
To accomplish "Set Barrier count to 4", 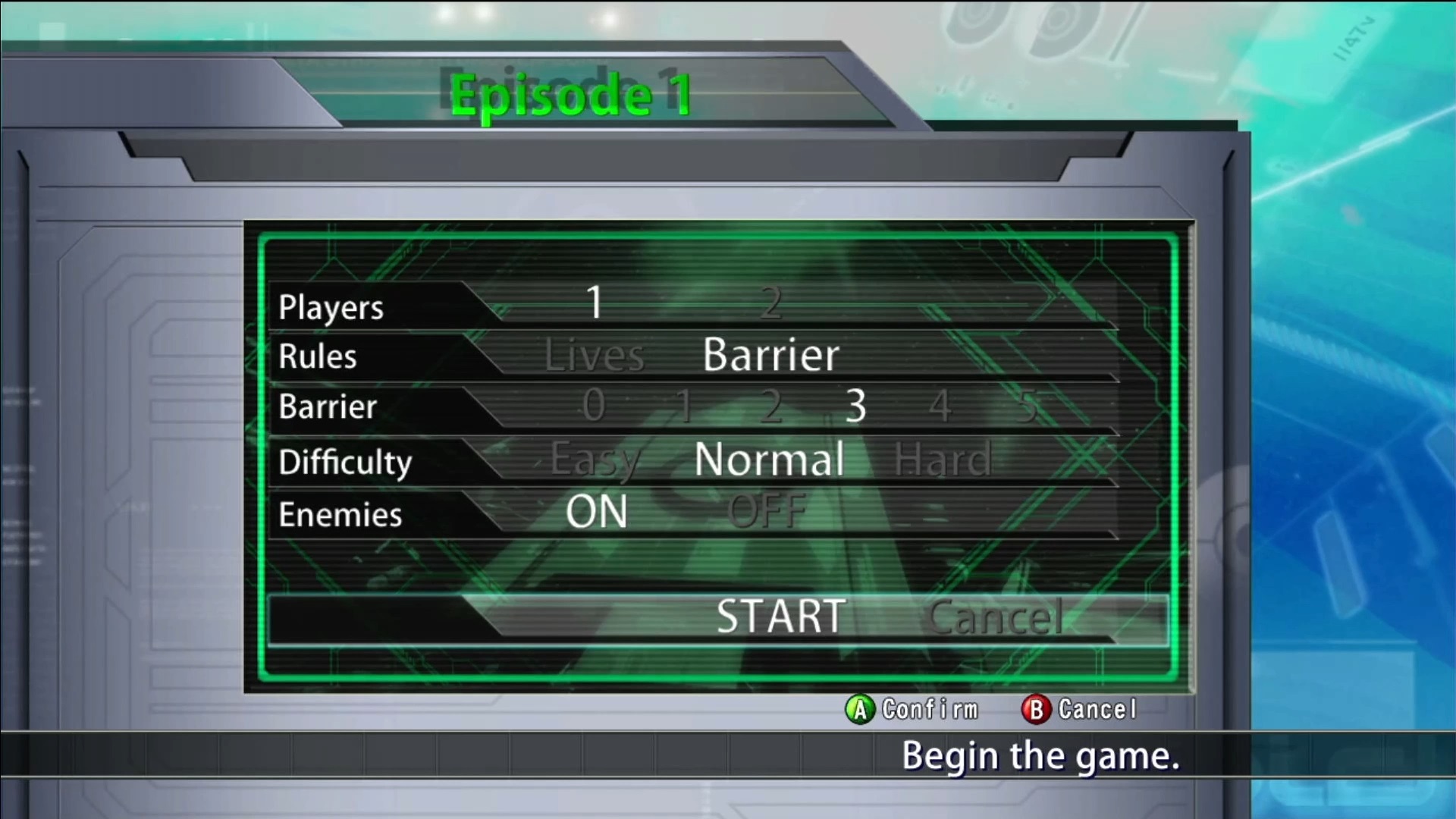I will coord(940,406).
